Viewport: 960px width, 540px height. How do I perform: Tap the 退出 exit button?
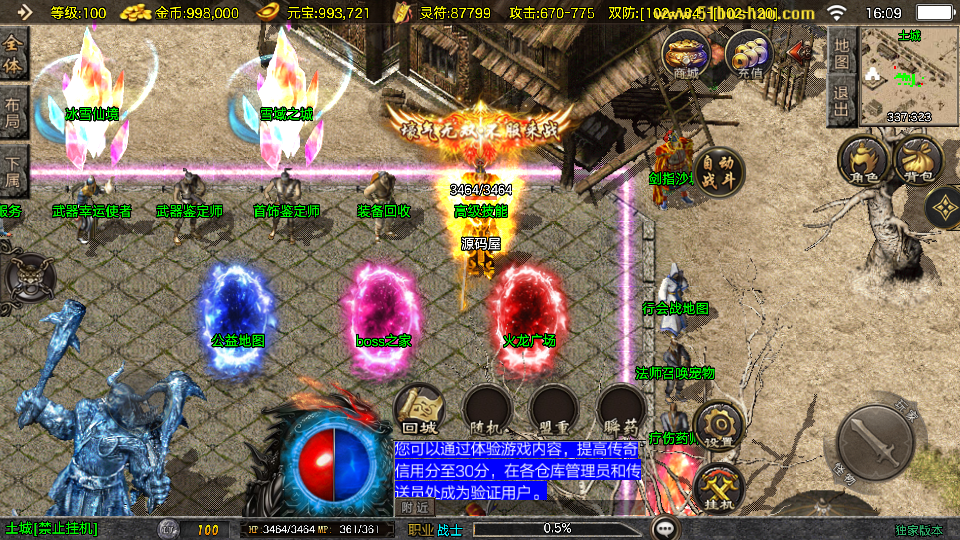click(842, 102)
